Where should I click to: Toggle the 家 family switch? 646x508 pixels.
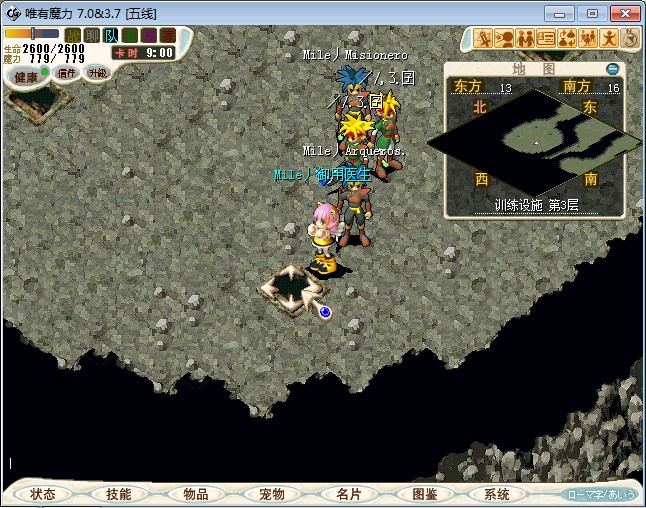(x=168, y=35)
